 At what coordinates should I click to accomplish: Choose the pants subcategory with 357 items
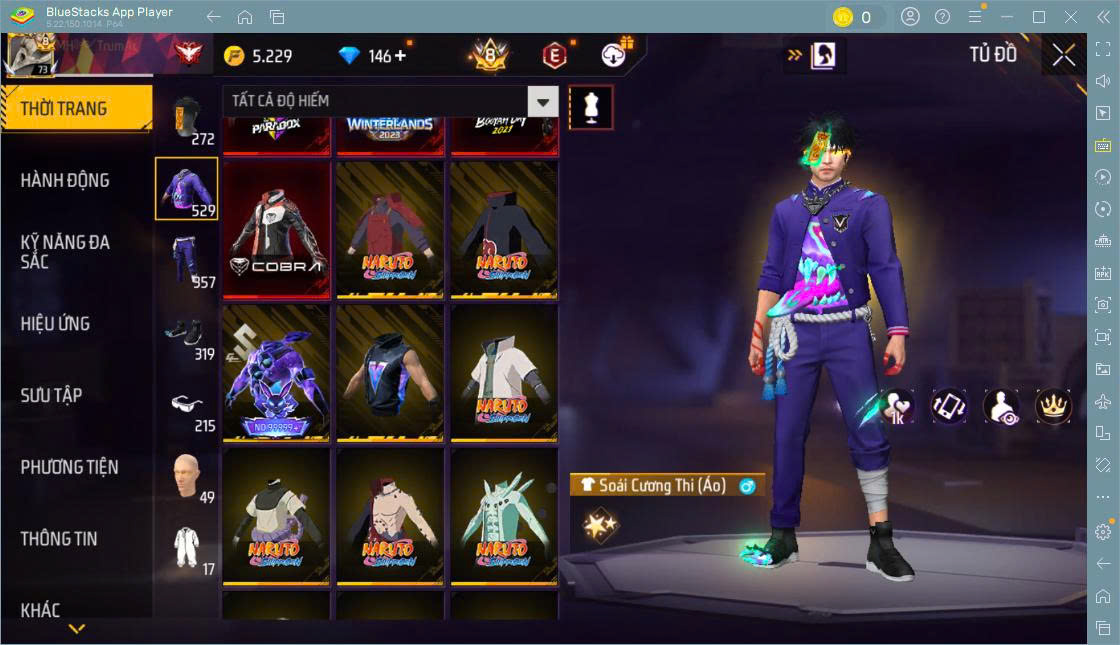[x=187, y=262]
